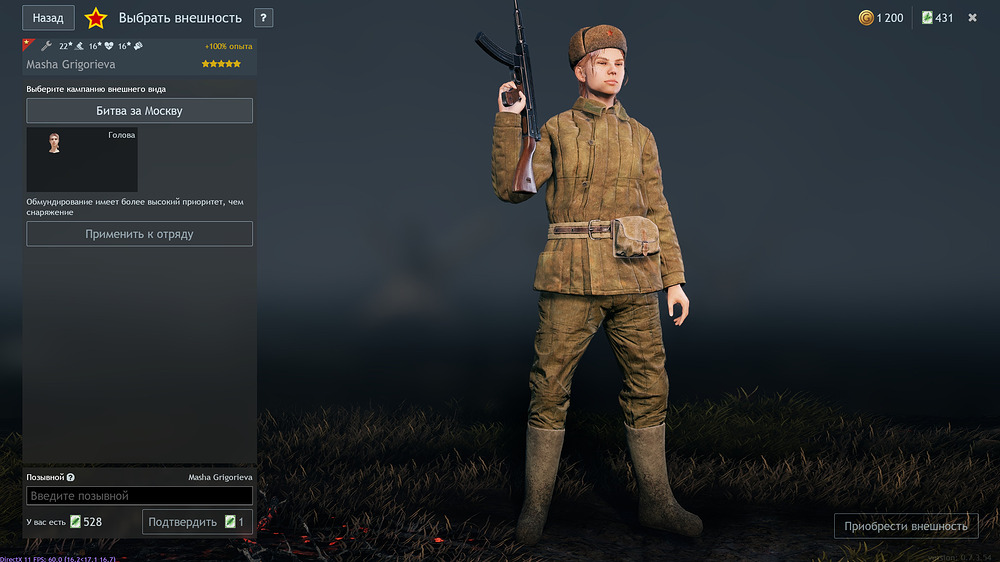1000x562 pixels.
Task: Focus the Введите позывной callsign field
Action: [x=139, y=496]
